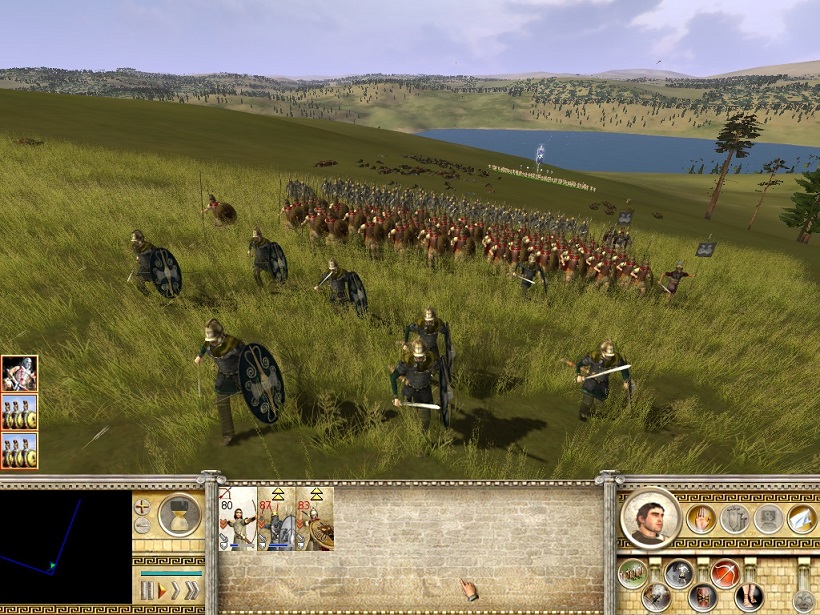The height and width of the screenshot is (615, 820).
Task: Click the hourglass battle timer button
Action: (x=180, y=515)
